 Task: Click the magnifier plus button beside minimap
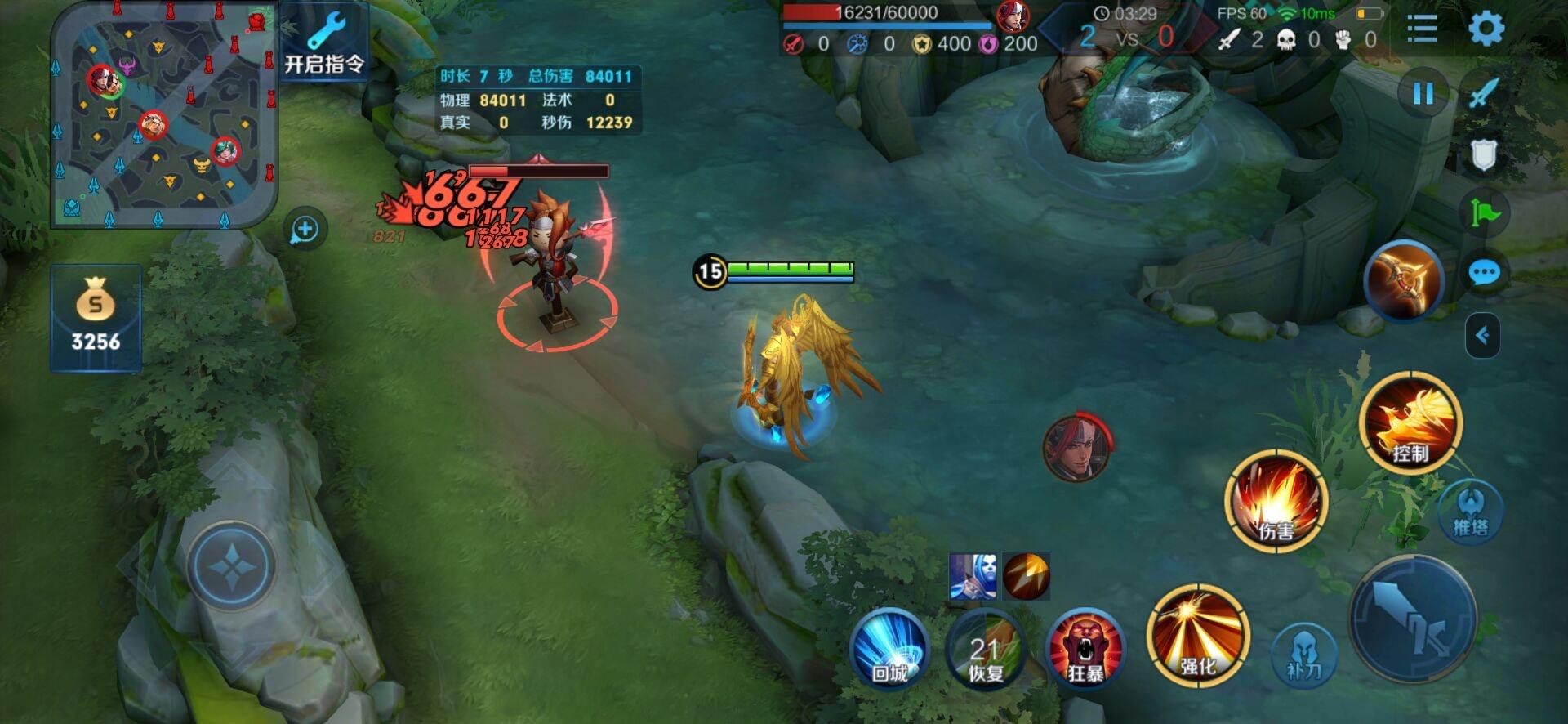(305, 230)
